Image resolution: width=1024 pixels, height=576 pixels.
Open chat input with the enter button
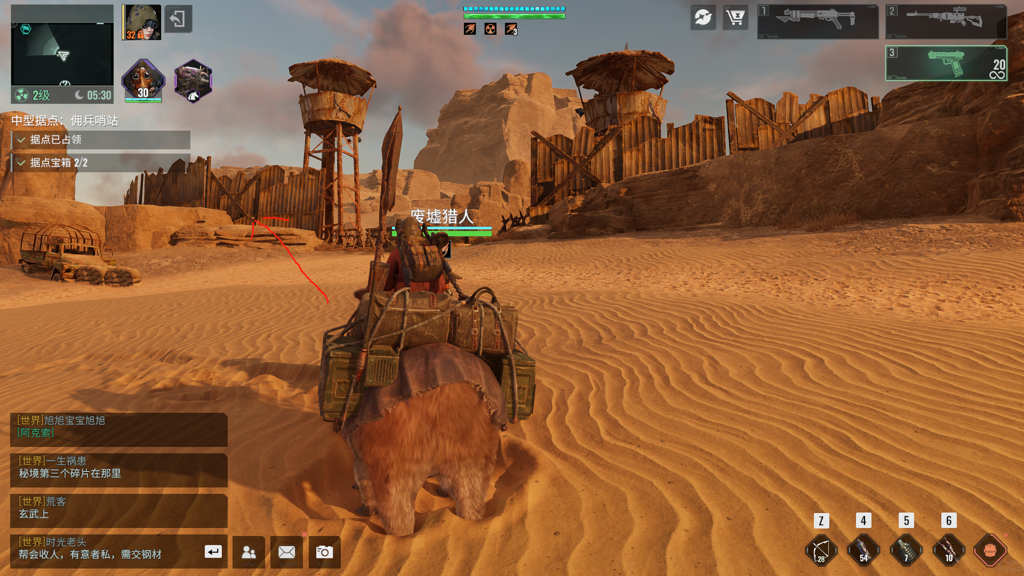point(213,551)
